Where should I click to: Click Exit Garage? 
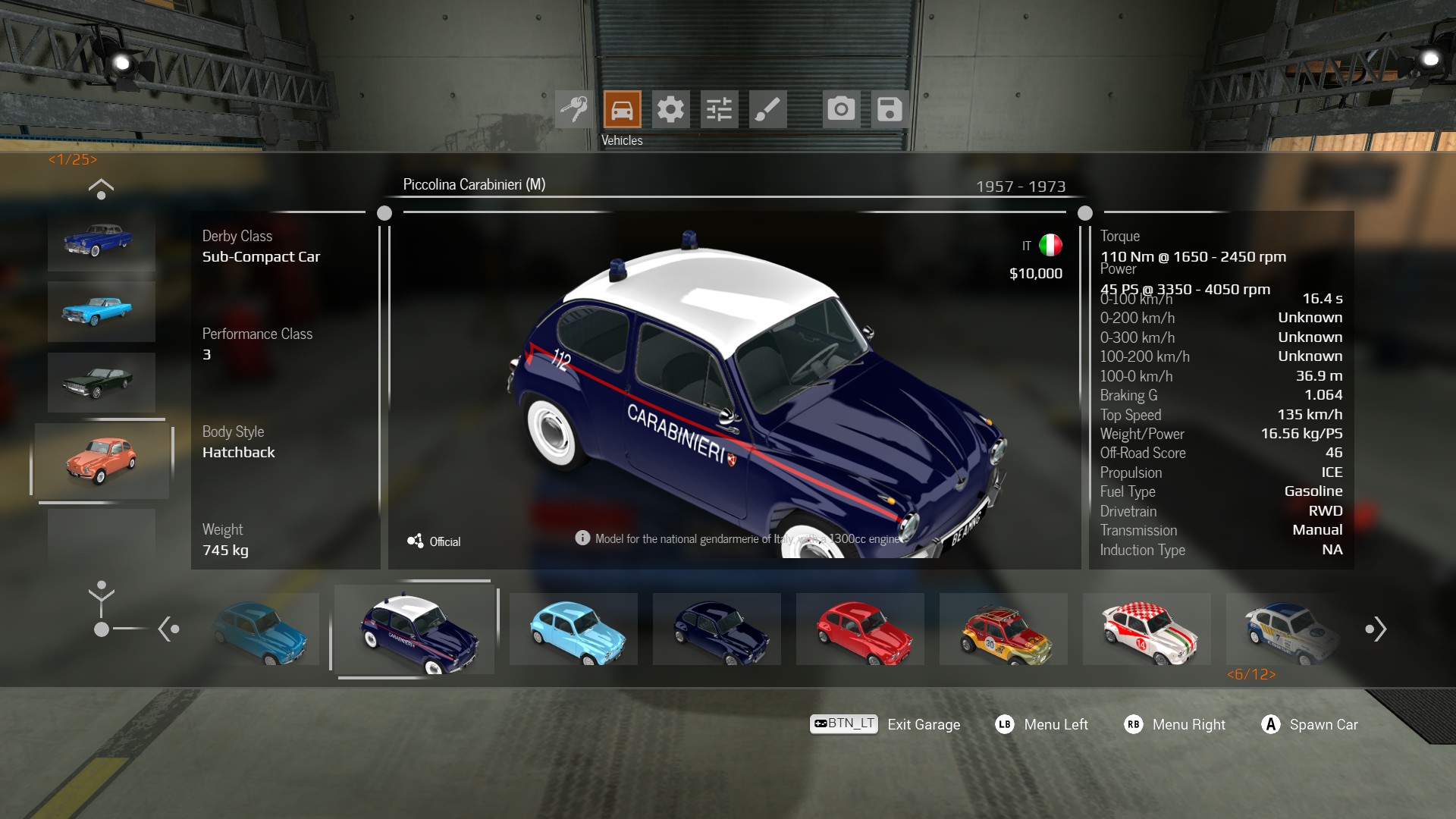click(x=923, y=725)
